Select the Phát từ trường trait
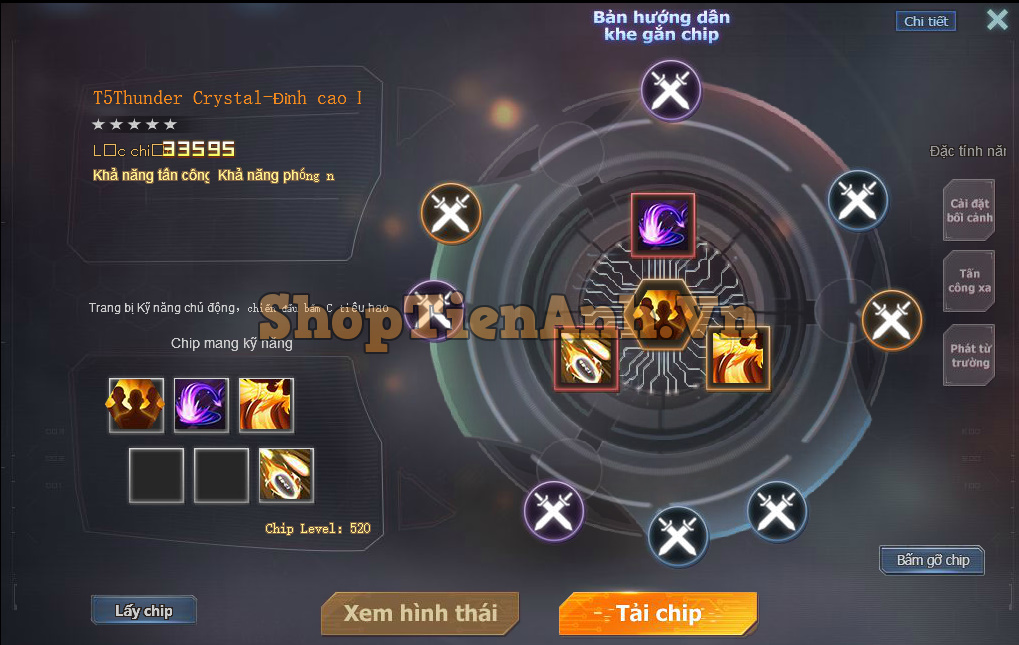This screenshot has width=1019, height=645. tap(969, 356)
